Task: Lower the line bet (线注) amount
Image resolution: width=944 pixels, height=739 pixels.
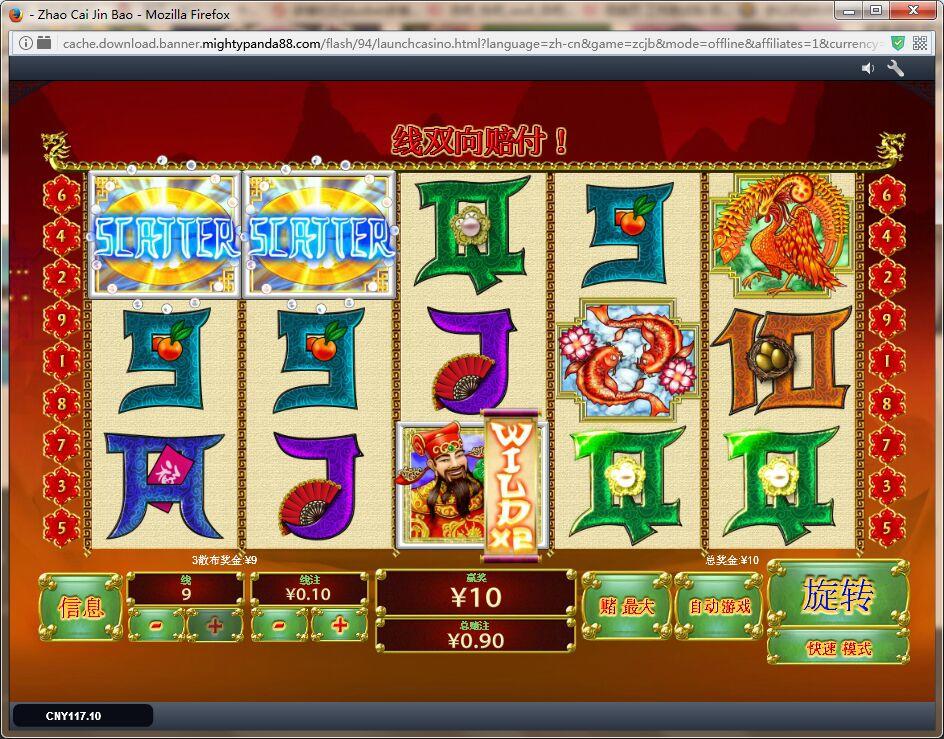Action: tap(279, 625)
